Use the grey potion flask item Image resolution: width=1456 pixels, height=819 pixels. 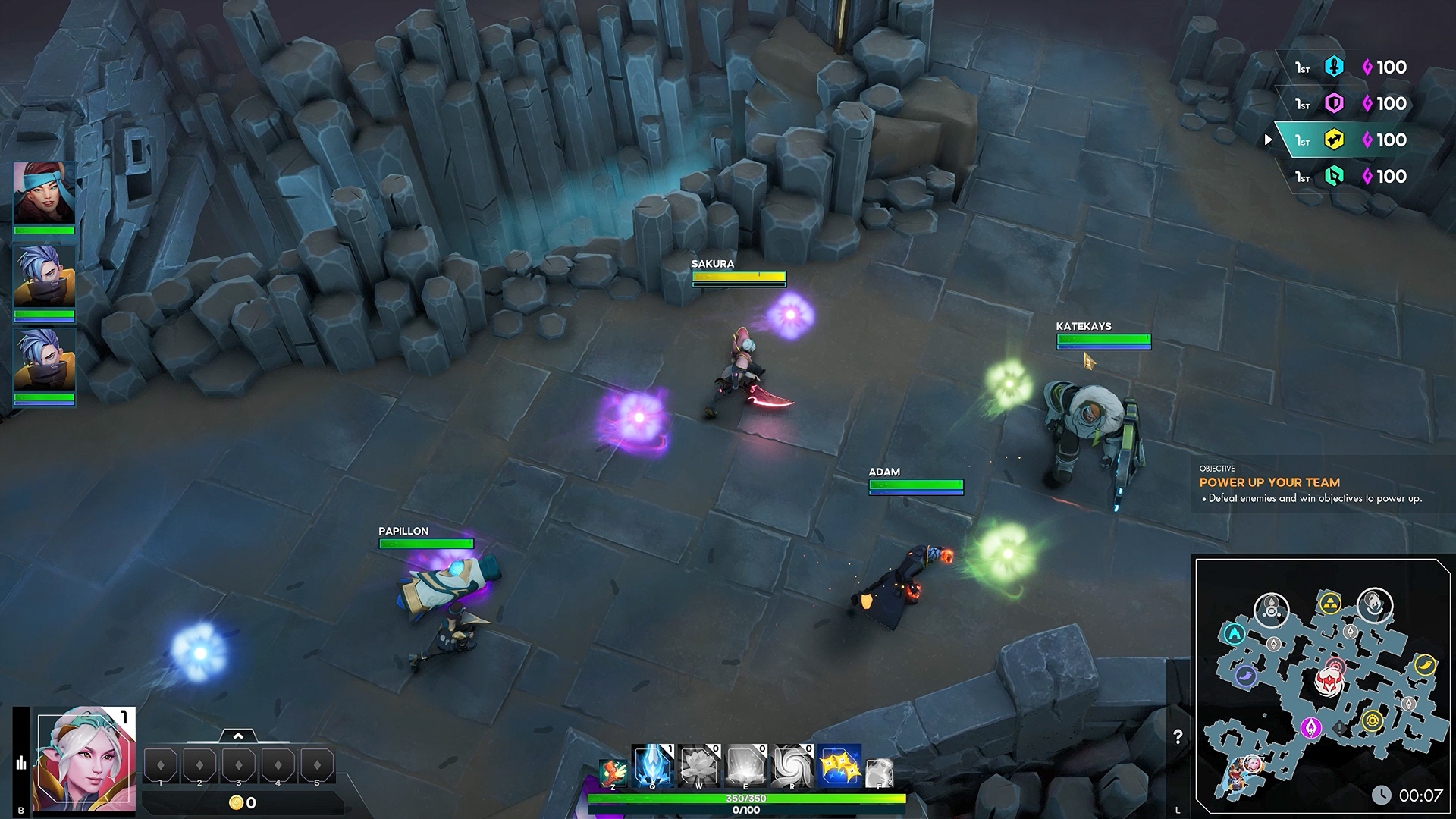click(878, 773)
